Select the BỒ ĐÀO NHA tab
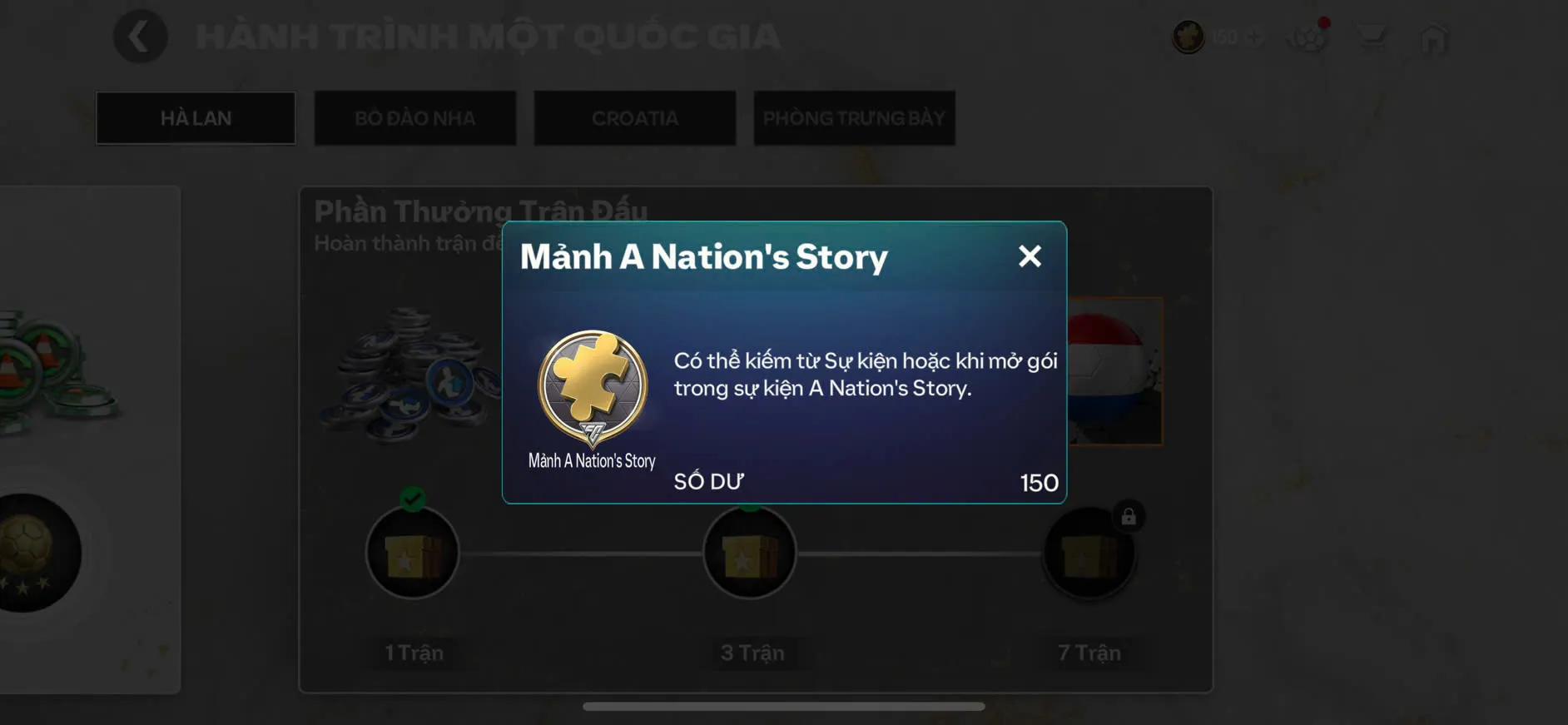Viewport: 1568px width, 725px height. [x=414, y=117]
